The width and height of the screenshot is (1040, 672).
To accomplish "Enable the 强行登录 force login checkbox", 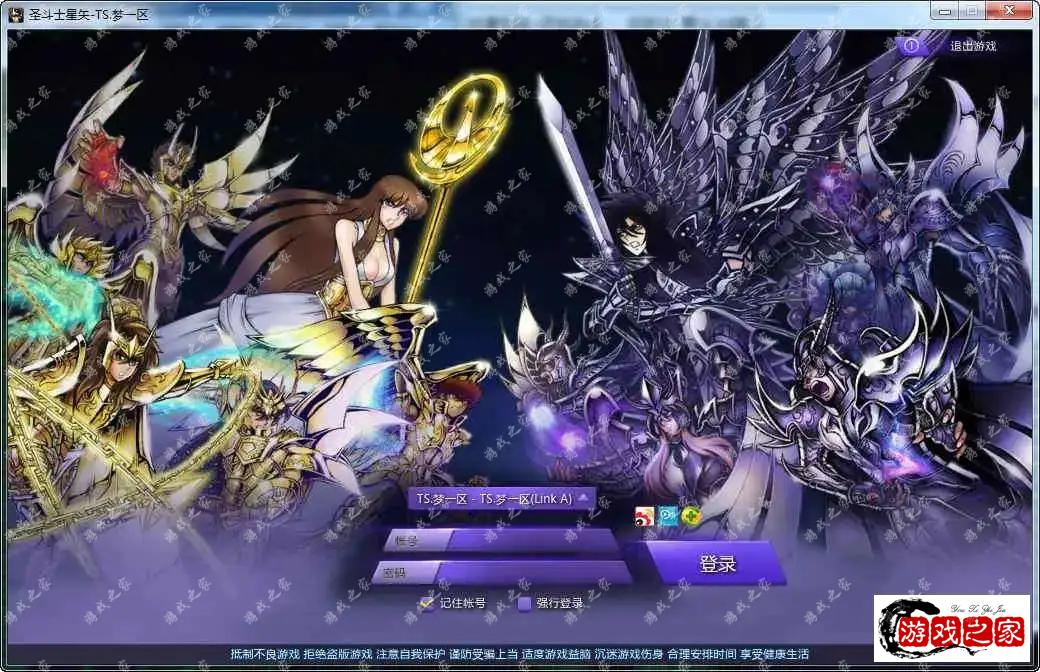I will click(x=525, y=603).
